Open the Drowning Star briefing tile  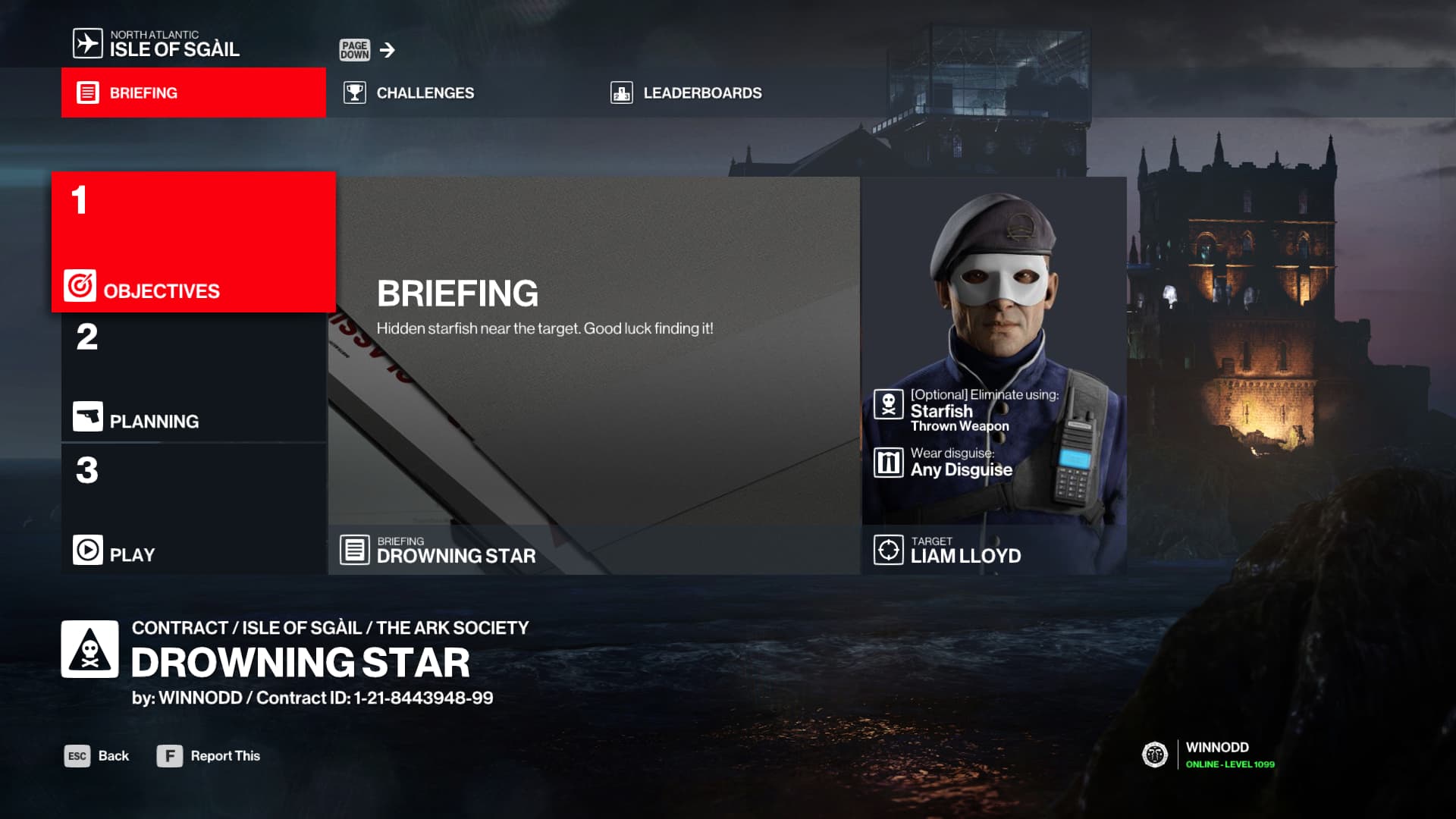point(595,375)
